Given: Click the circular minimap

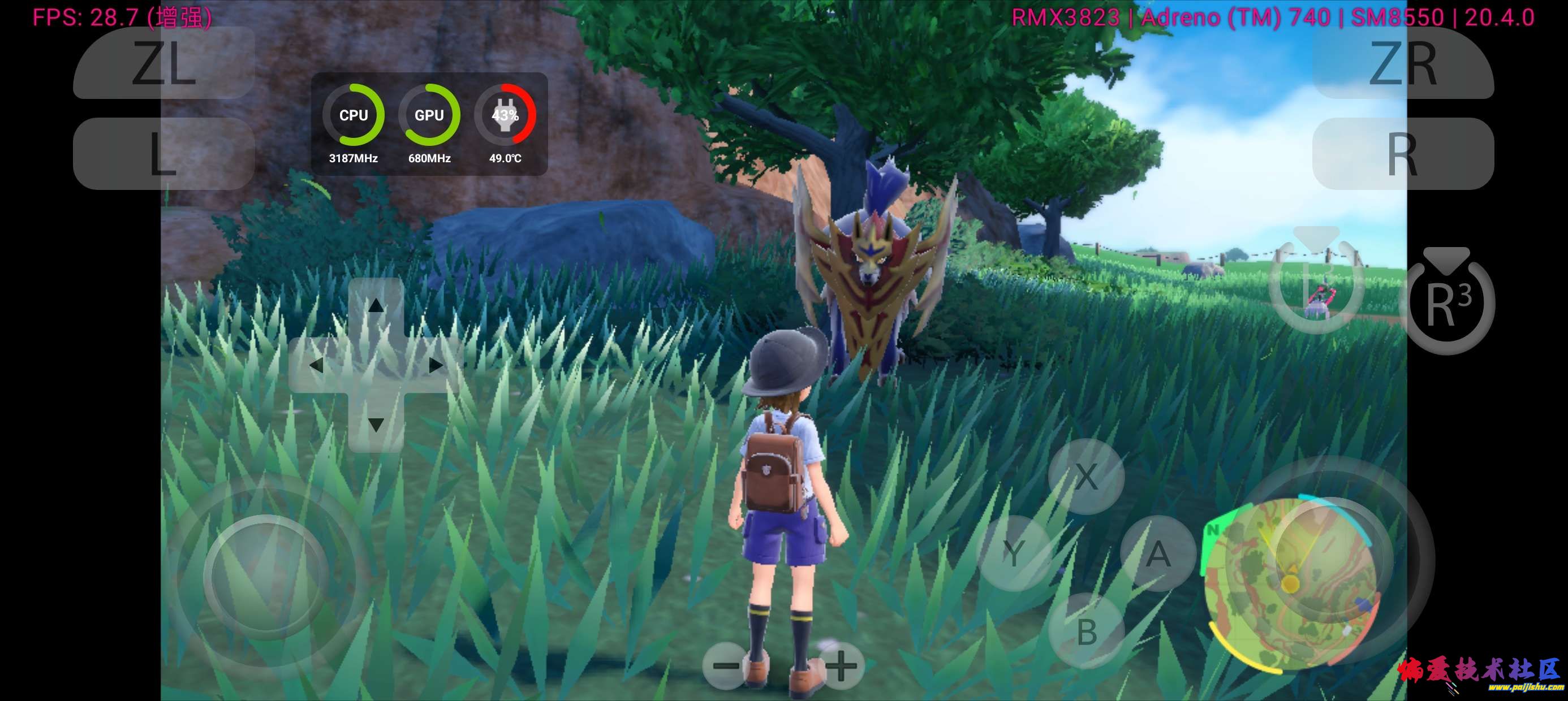Looking at the screenshot, I should point(1289,584).
